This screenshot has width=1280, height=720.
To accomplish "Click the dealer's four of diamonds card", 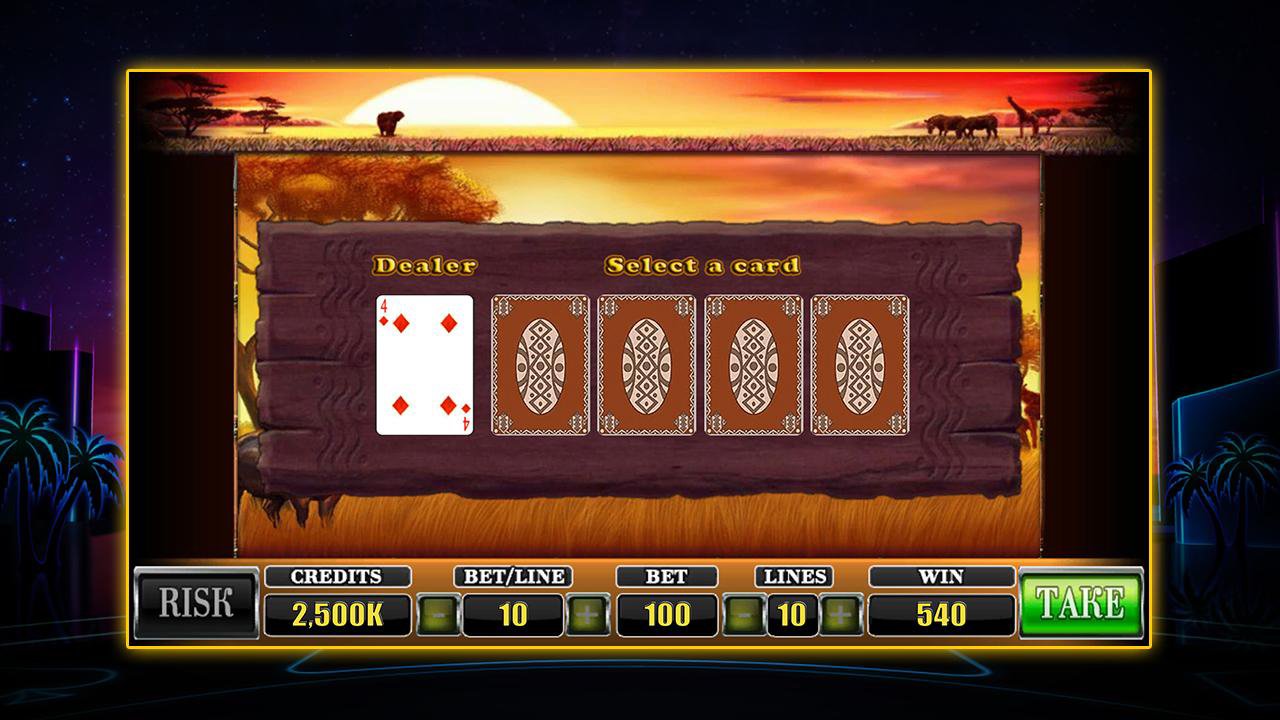I will tap(424, 365).
